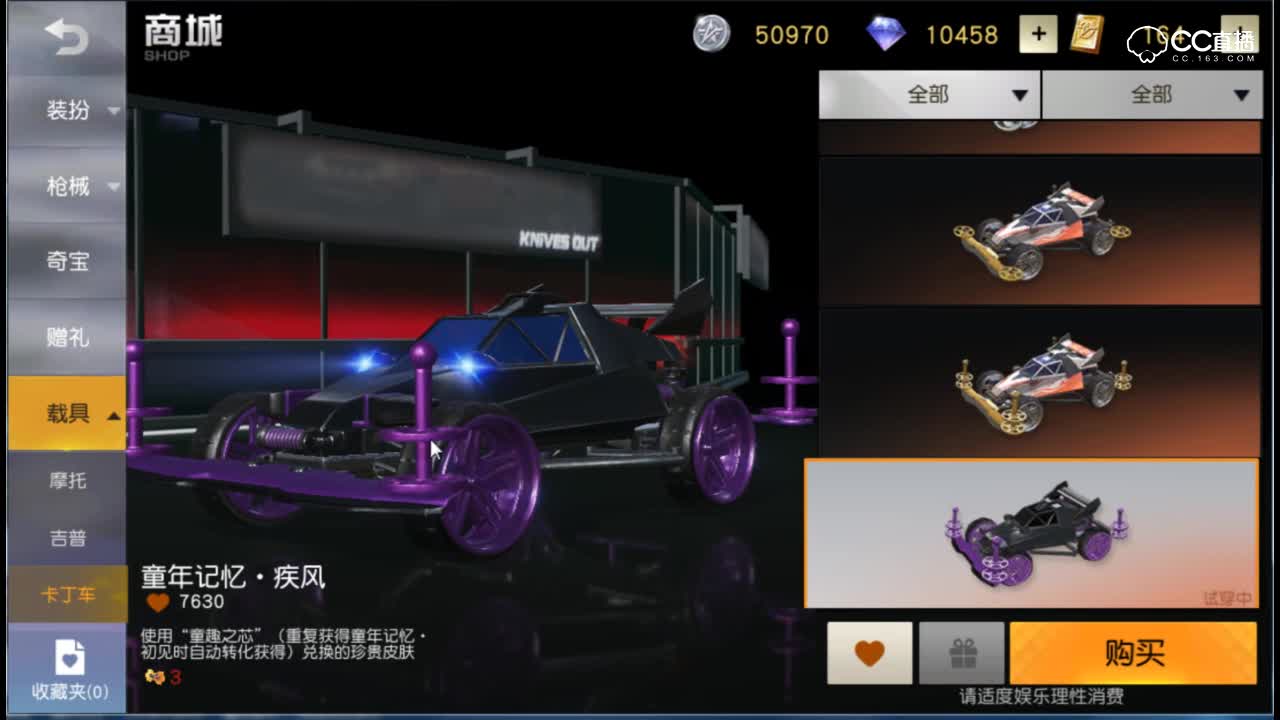
Task: Click the highlighted purple kart being previewed
Action: point(1035,530)
